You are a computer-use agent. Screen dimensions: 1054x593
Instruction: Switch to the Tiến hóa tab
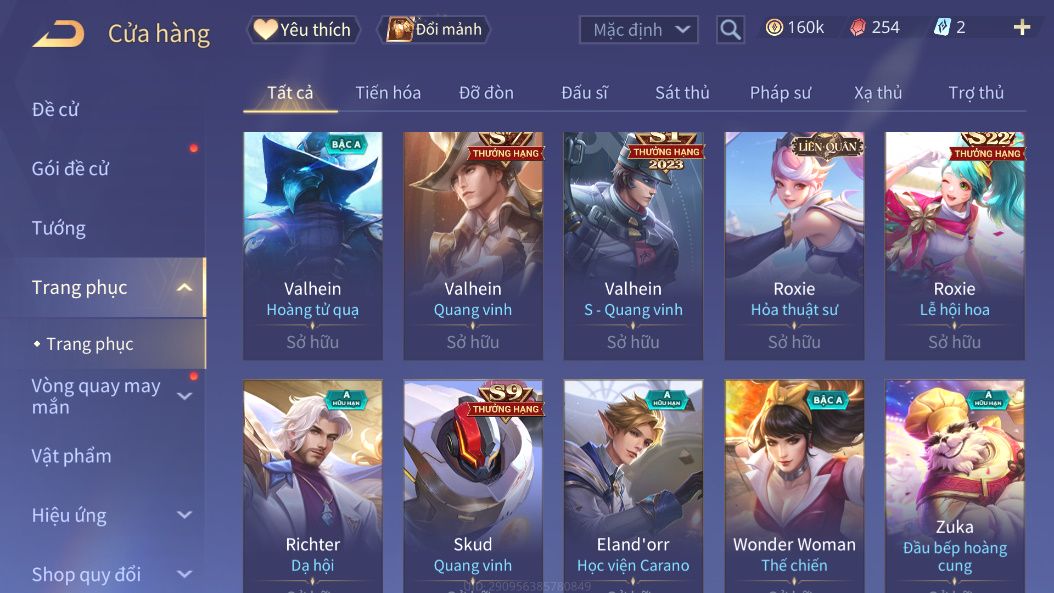tap(388, 93)
